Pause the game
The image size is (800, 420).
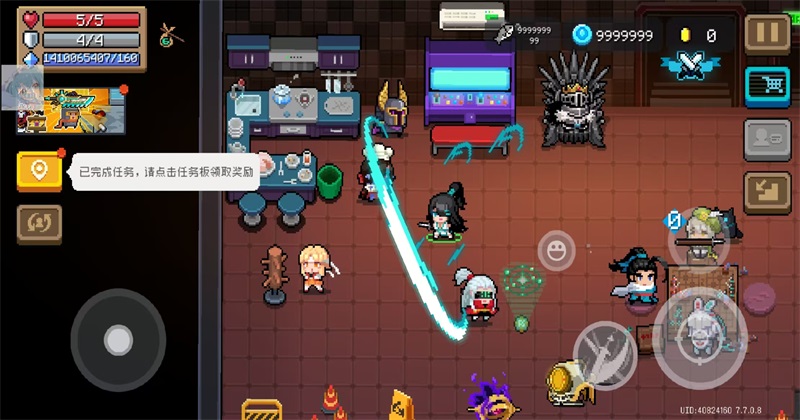coord(768,32)
